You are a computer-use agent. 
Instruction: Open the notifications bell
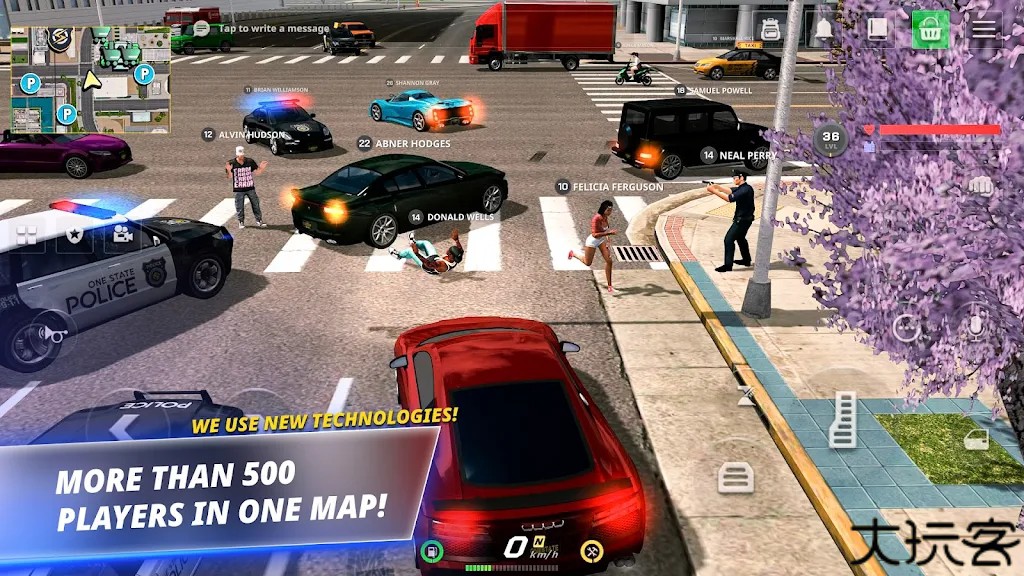point(824,29)
